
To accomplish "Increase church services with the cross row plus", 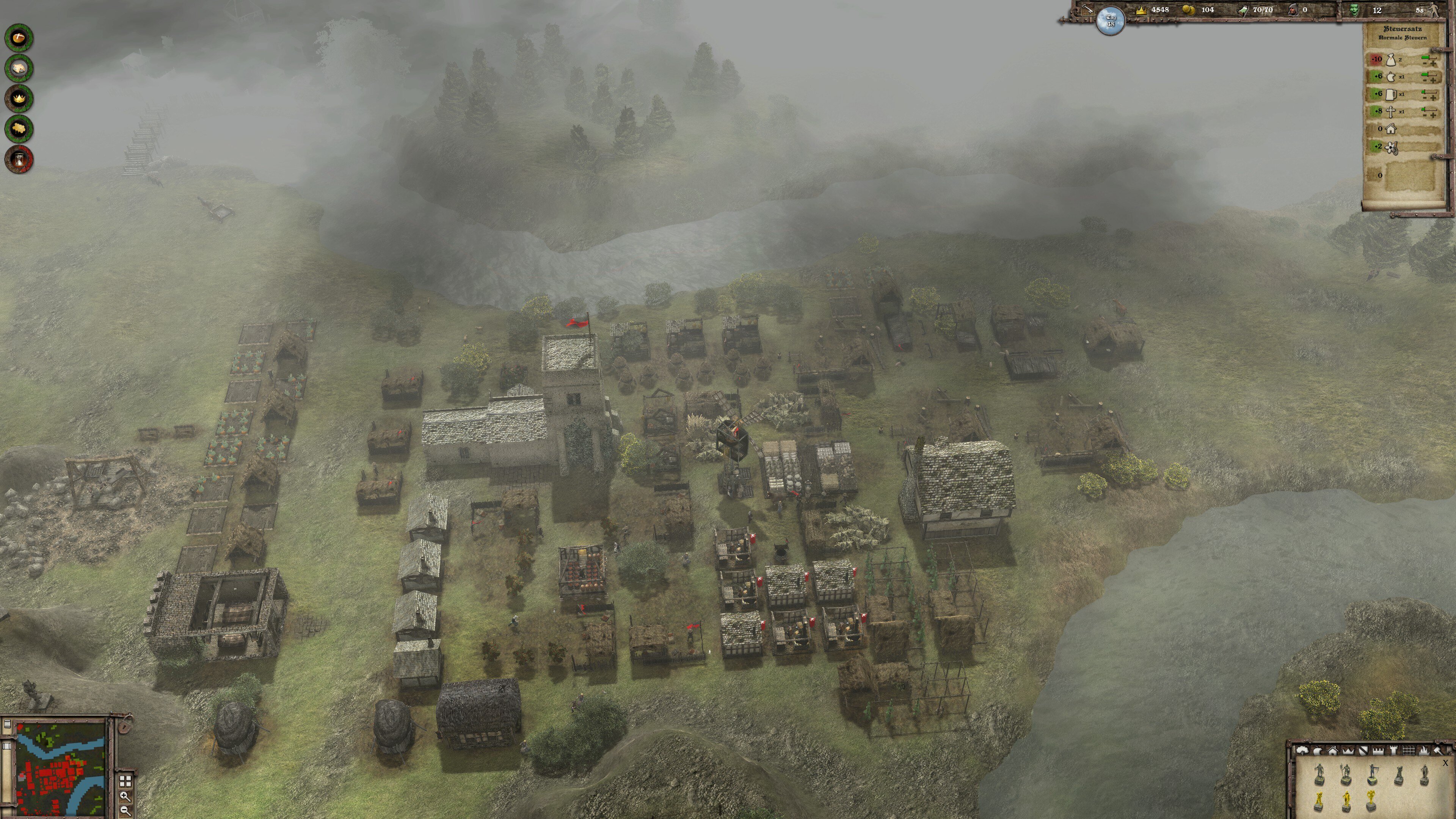I will (1434, 115).
